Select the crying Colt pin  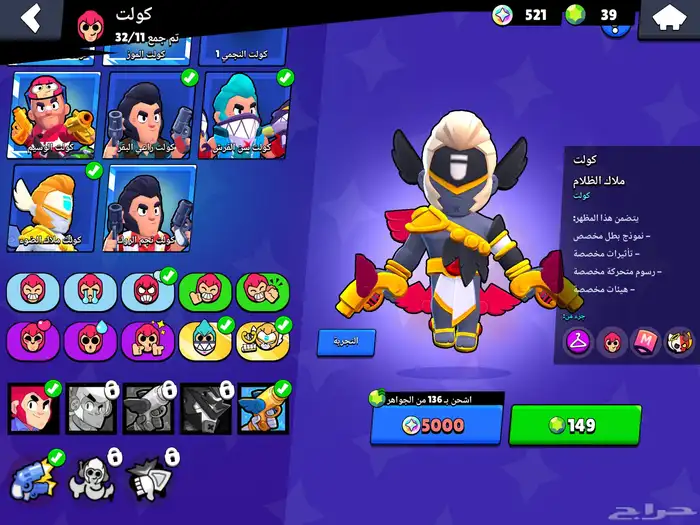pos(90,291)
